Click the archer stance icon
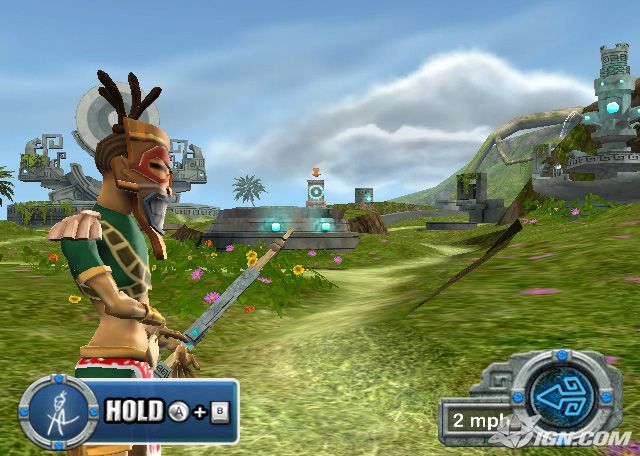640x456 pixels. coord(58,410)
